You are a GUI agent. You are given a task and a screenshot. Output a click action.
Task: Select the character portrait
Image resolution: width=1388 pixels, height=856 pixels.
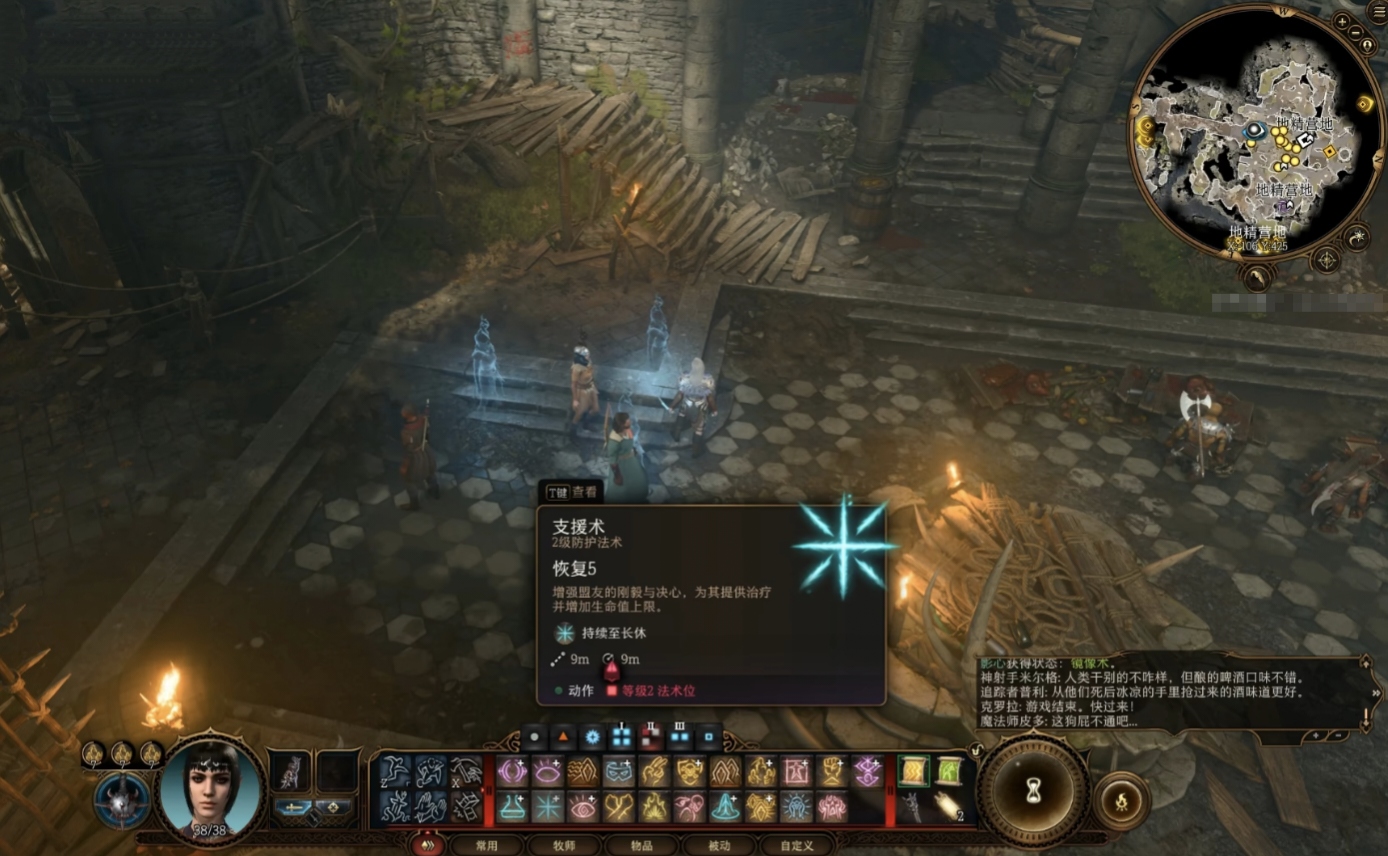212,790
